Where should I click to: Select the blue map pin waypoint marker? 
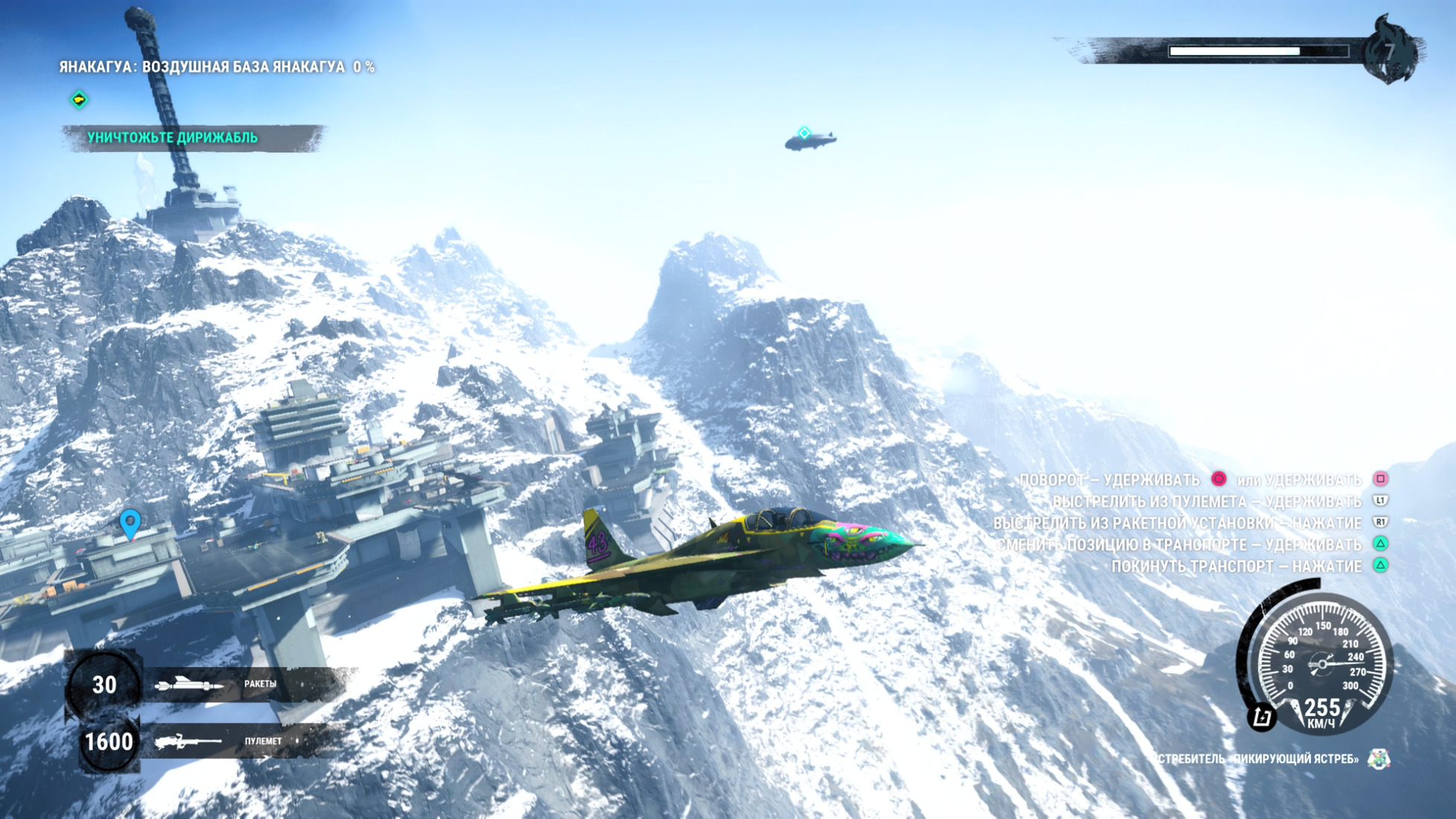pos(130,523)
